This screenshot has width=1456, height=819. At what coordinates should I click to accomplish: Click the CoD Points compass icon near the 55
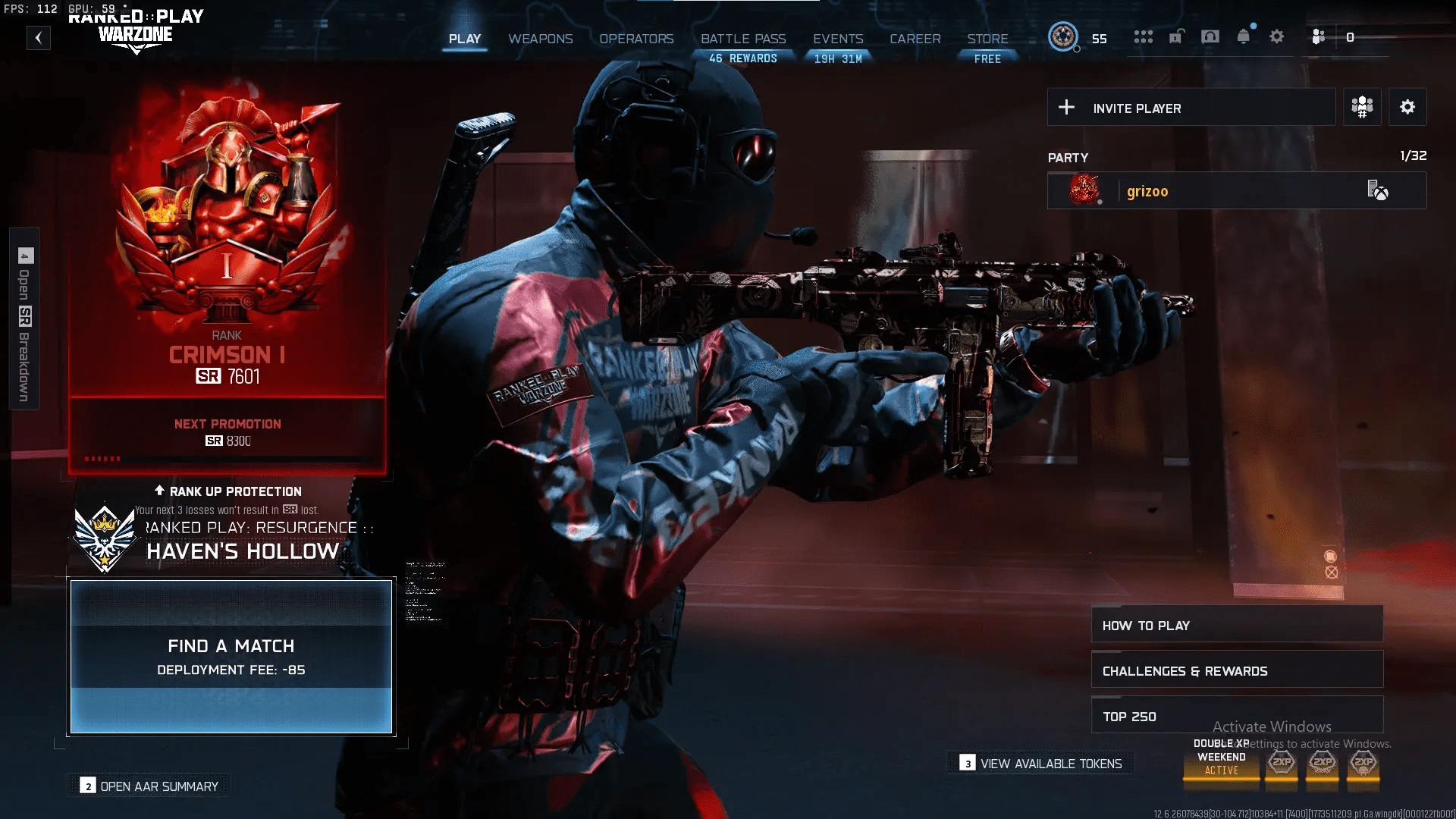pos(1064,38)
